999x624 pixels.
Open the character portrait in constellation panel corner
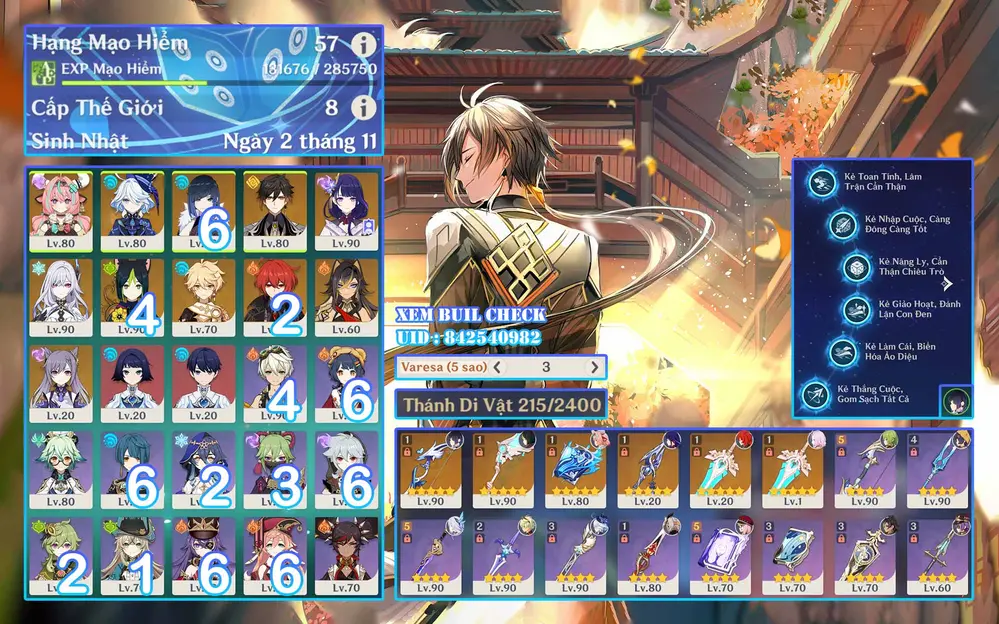(x=954, y=402)
